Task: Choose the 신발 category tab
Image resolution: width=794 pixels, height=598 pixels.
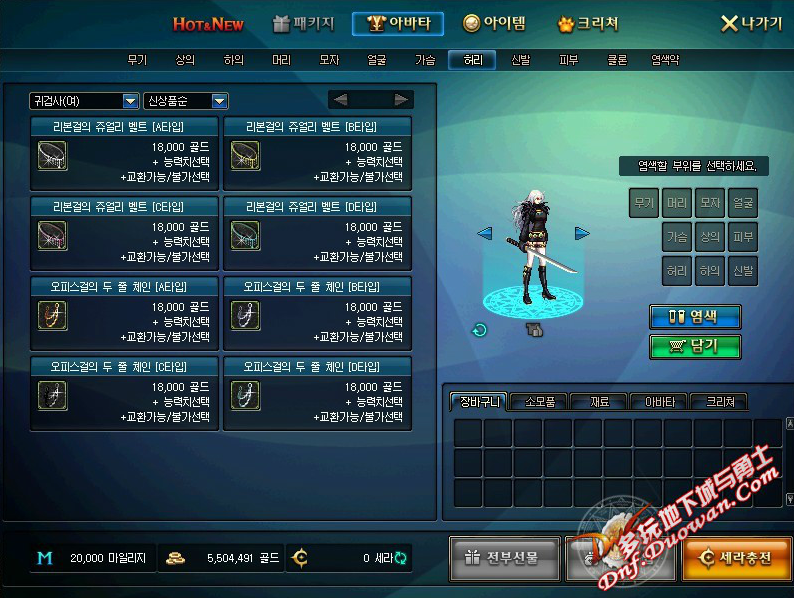Action: point(520,60)
